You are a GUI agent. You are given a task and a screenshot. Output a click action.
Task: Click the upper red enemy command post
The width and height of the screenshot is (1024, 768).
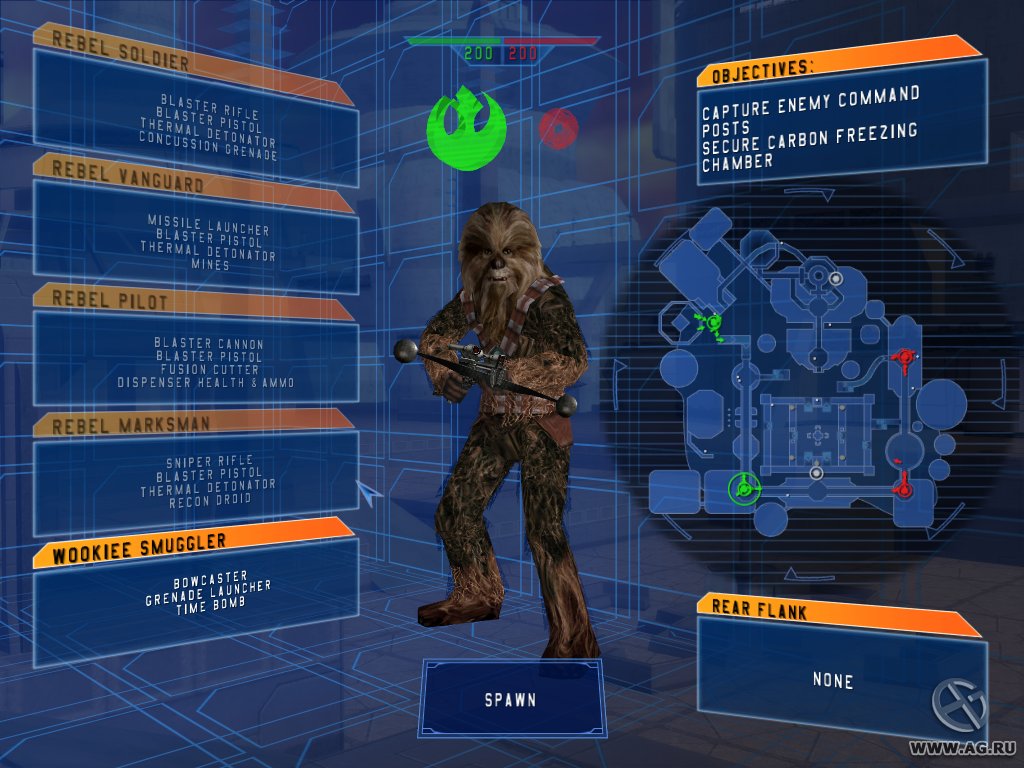tap(905, 357)
